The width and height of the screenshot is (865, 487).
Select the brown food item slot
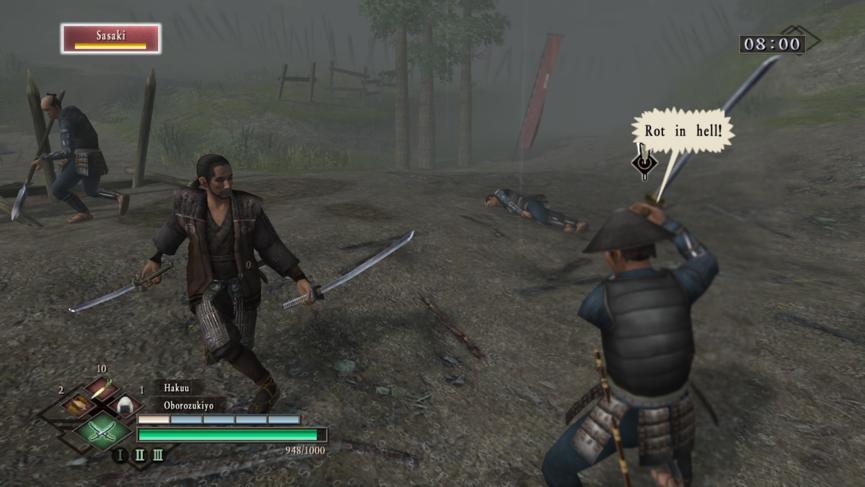pyautogui.click(x=79, y=405)
